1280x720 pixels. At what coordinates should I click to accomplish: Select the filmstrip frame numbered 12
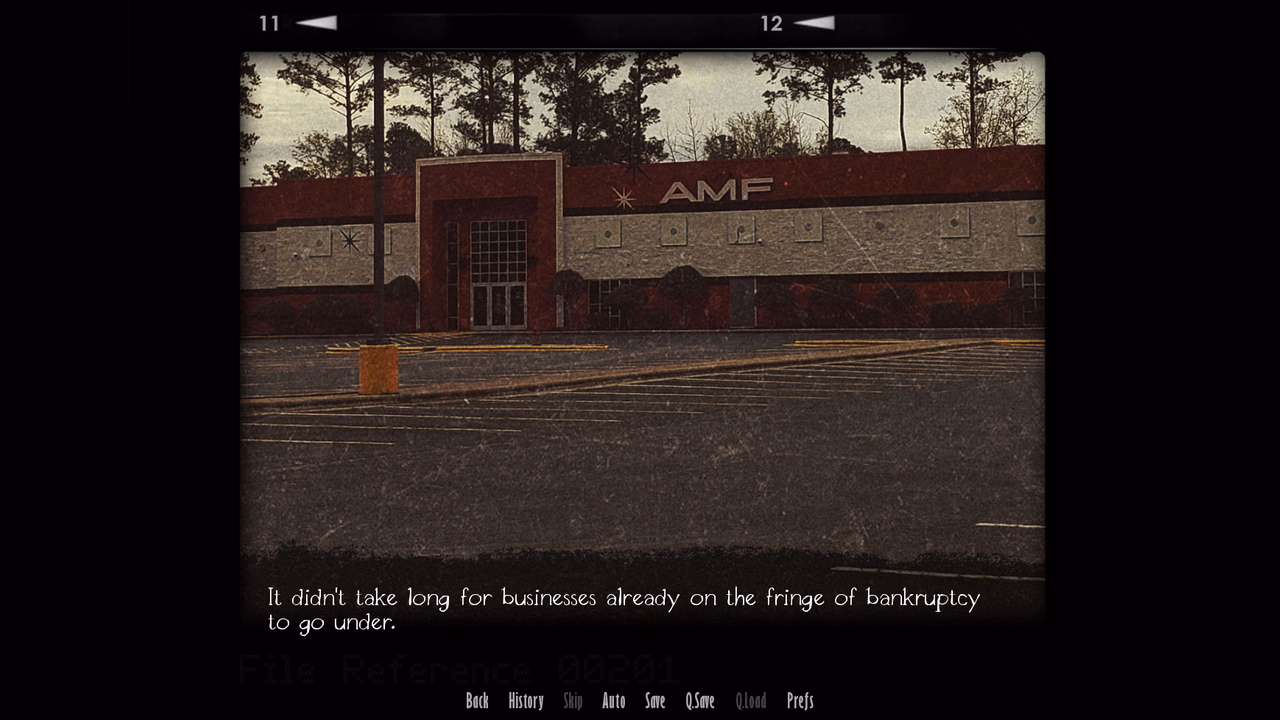click(770, 23)
